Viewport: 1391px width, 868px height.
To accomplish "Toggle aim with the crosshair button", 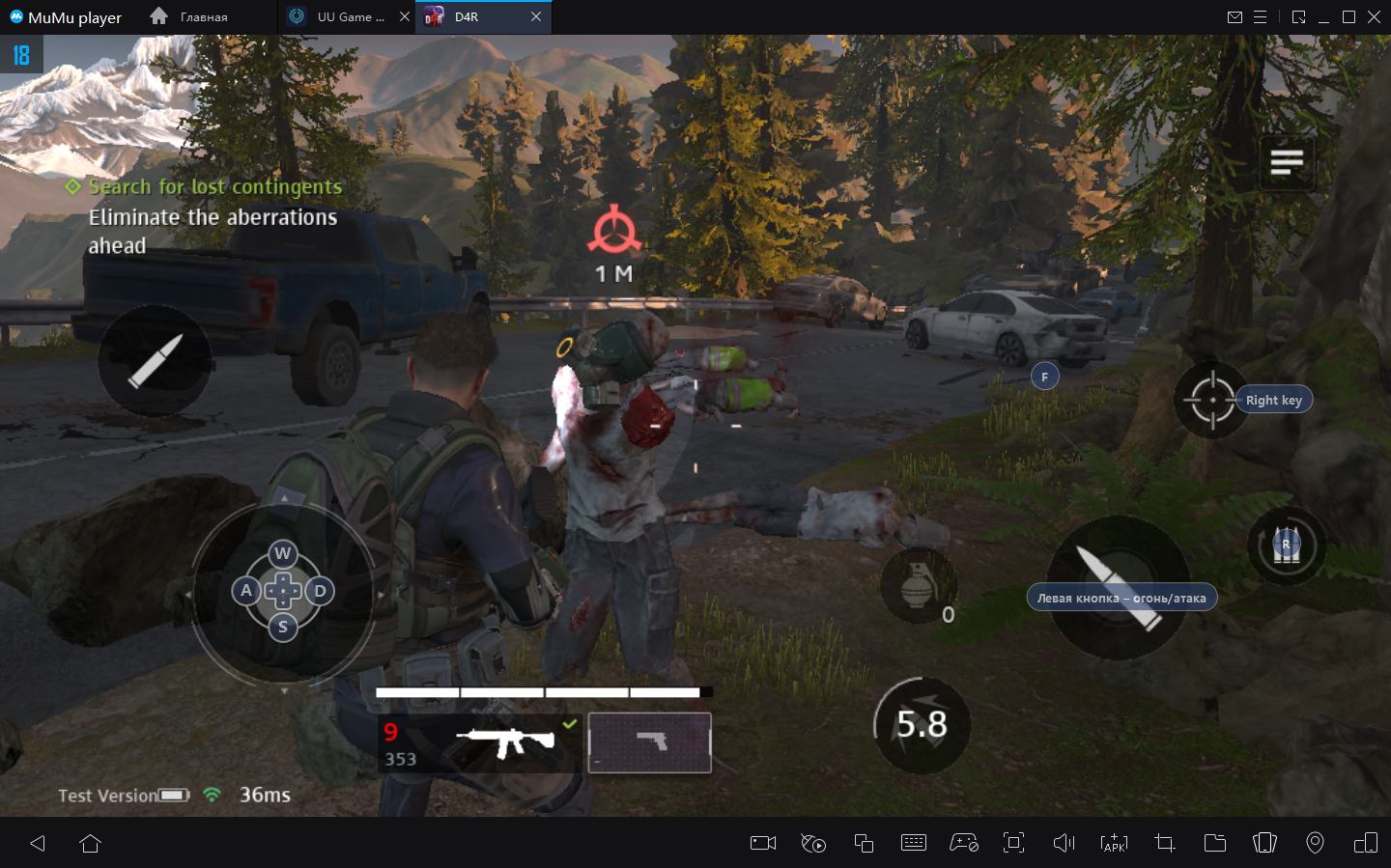I will tap(1212, 400).
